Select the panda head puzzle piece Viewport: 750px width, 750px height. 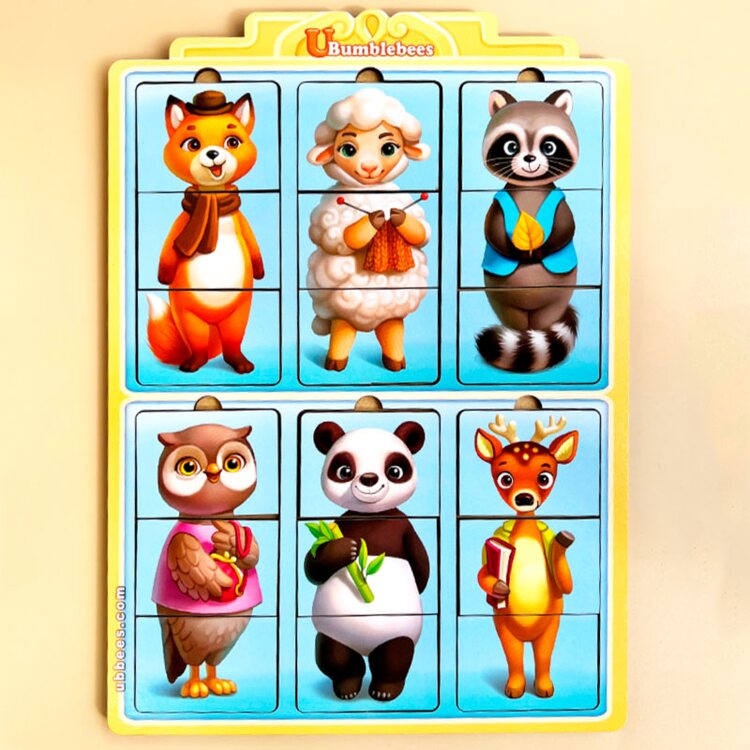pos(369,463)
